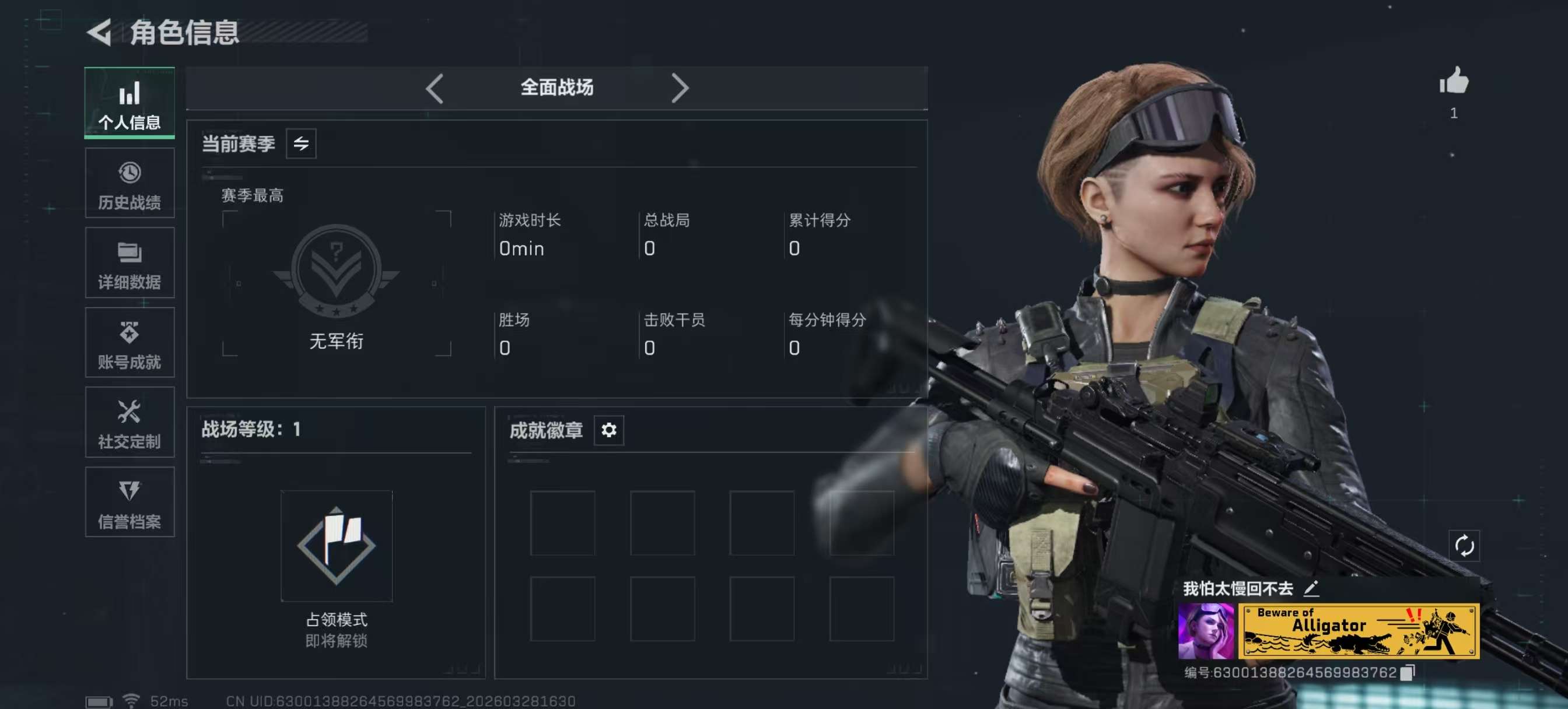Click the rotate character refresh icon
Image resolution: width=1568 pixels, height=709 pixels.
pyautogui.click(x=1464, y=546)
